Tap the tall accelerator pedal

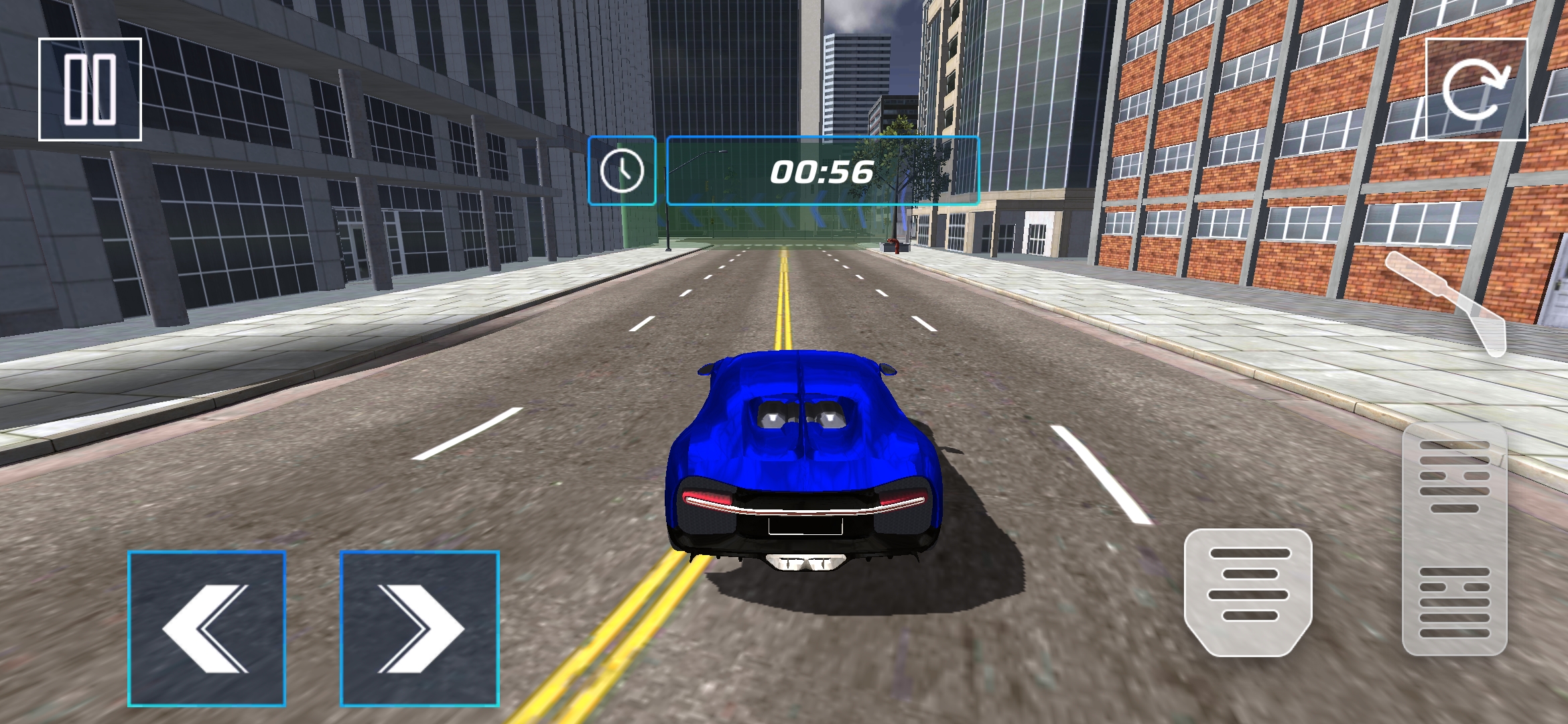(x=1454, y=540)
